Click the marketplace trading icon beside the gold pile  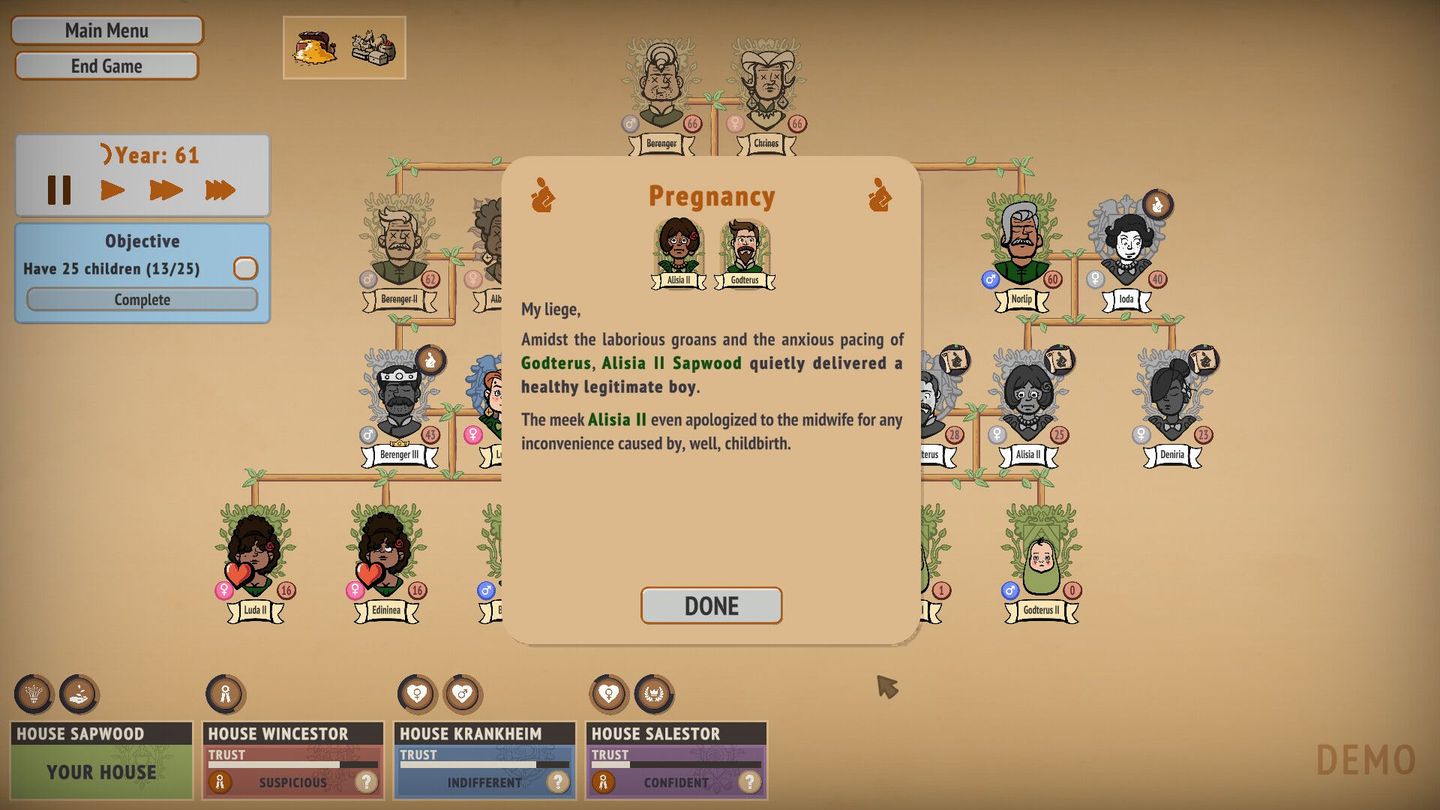click(372, 46)
